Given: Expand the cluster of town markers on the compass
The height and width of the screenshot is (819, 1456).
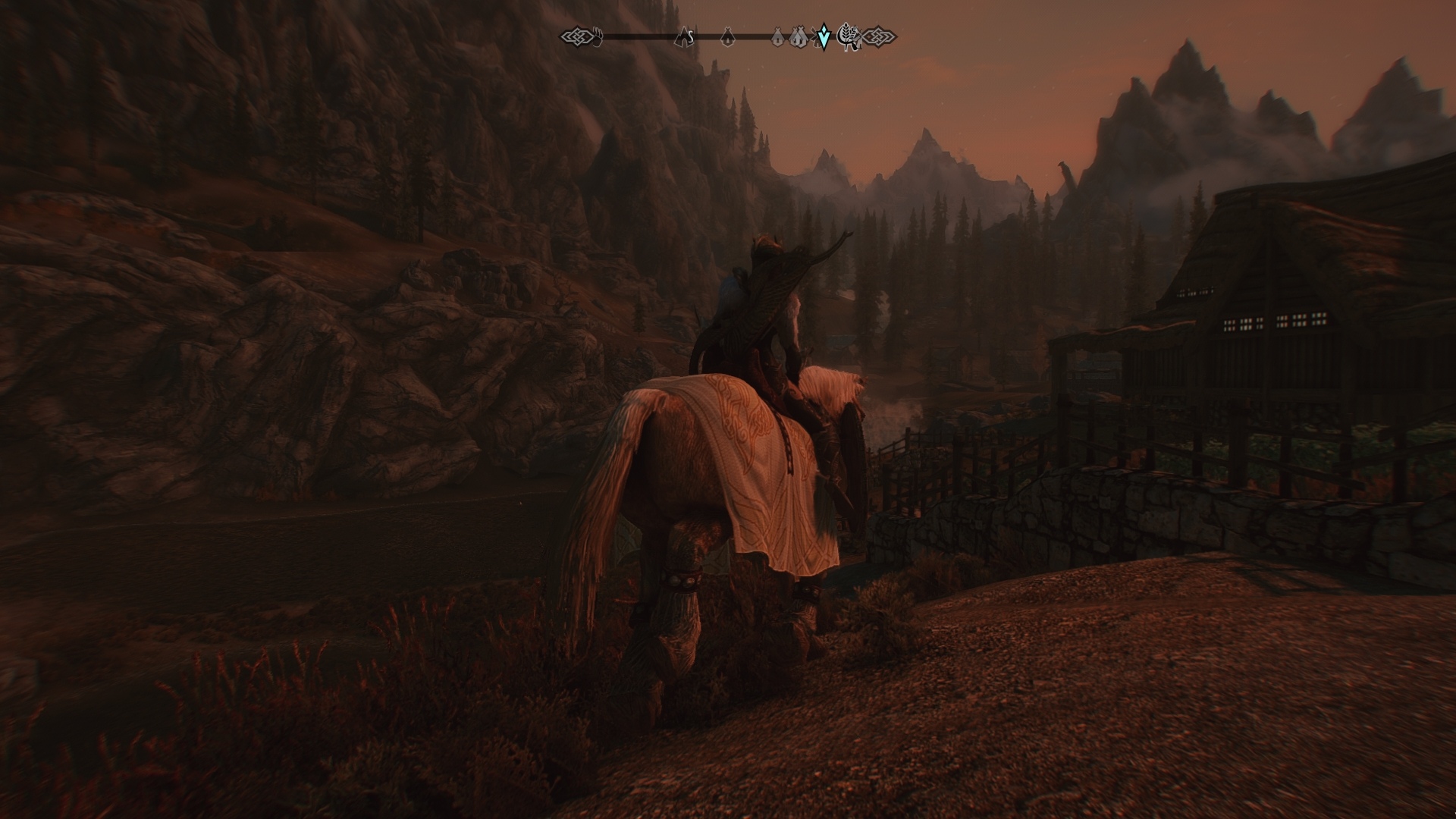Looking at the screenshot, I should tap(789, 36).
